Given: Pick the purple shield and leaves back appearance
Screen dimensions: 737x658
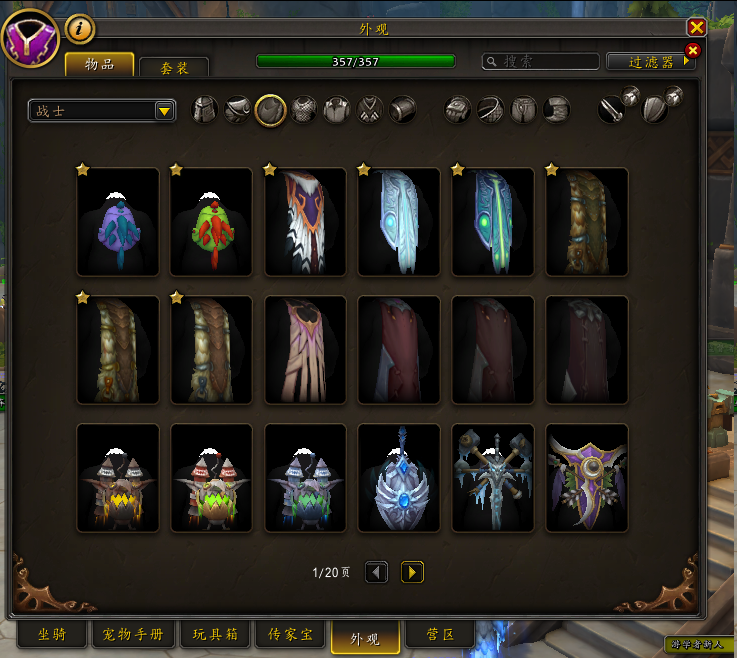Looking at the screenshot, I should pos(587,477).
